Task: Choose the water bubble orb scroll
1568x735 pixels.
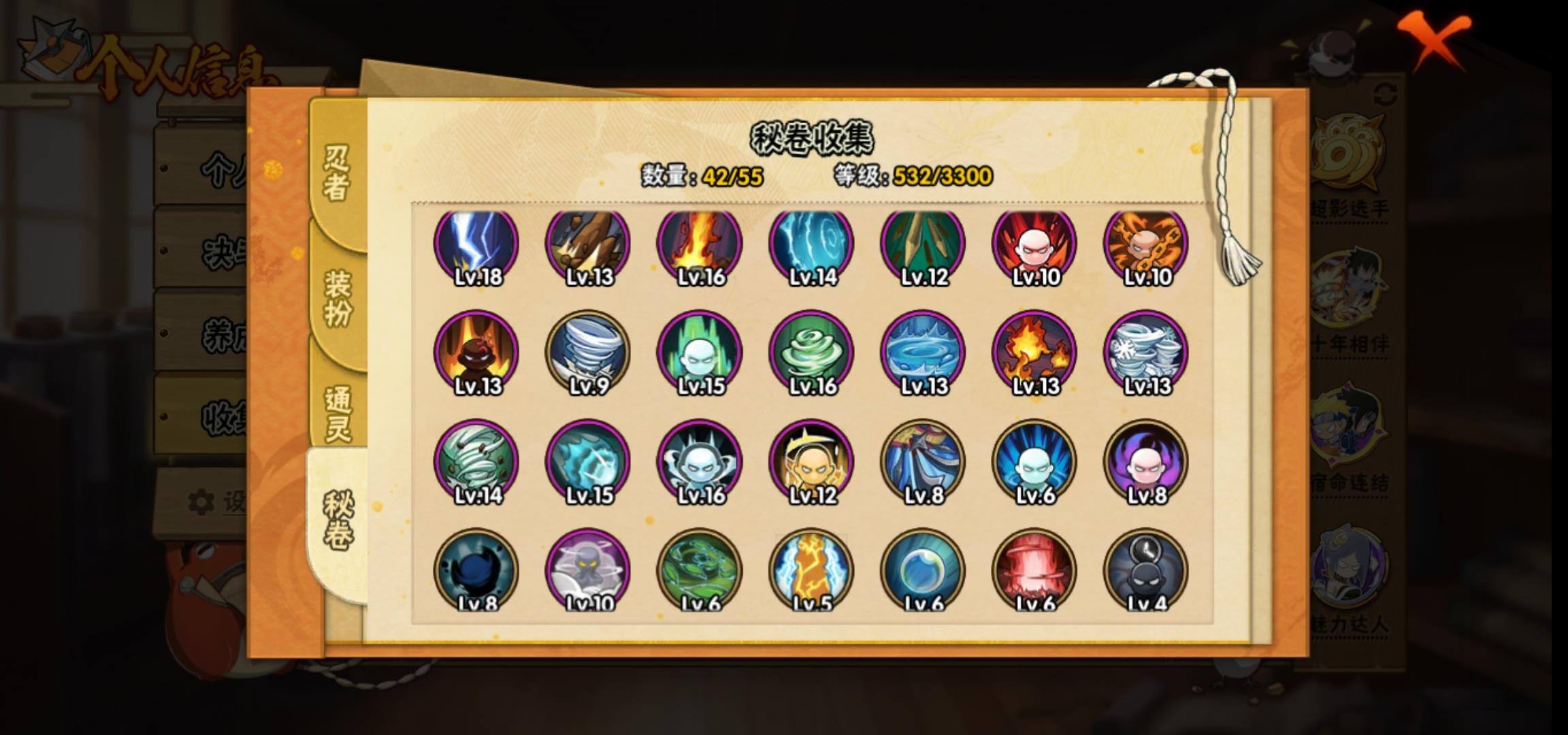Action: (923, 570)
